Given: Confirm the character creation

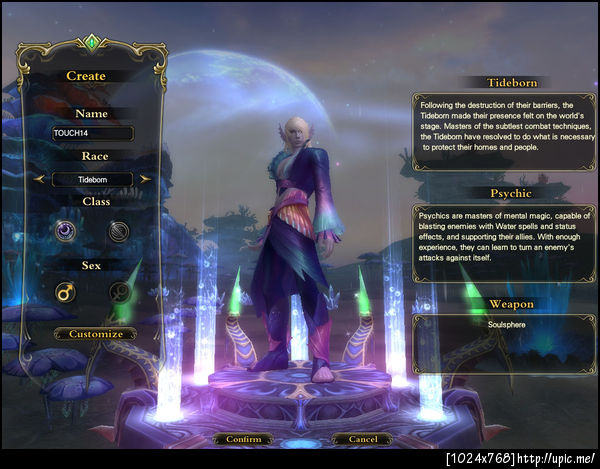Looking at the screenshot, I should (x=243, y=439).
